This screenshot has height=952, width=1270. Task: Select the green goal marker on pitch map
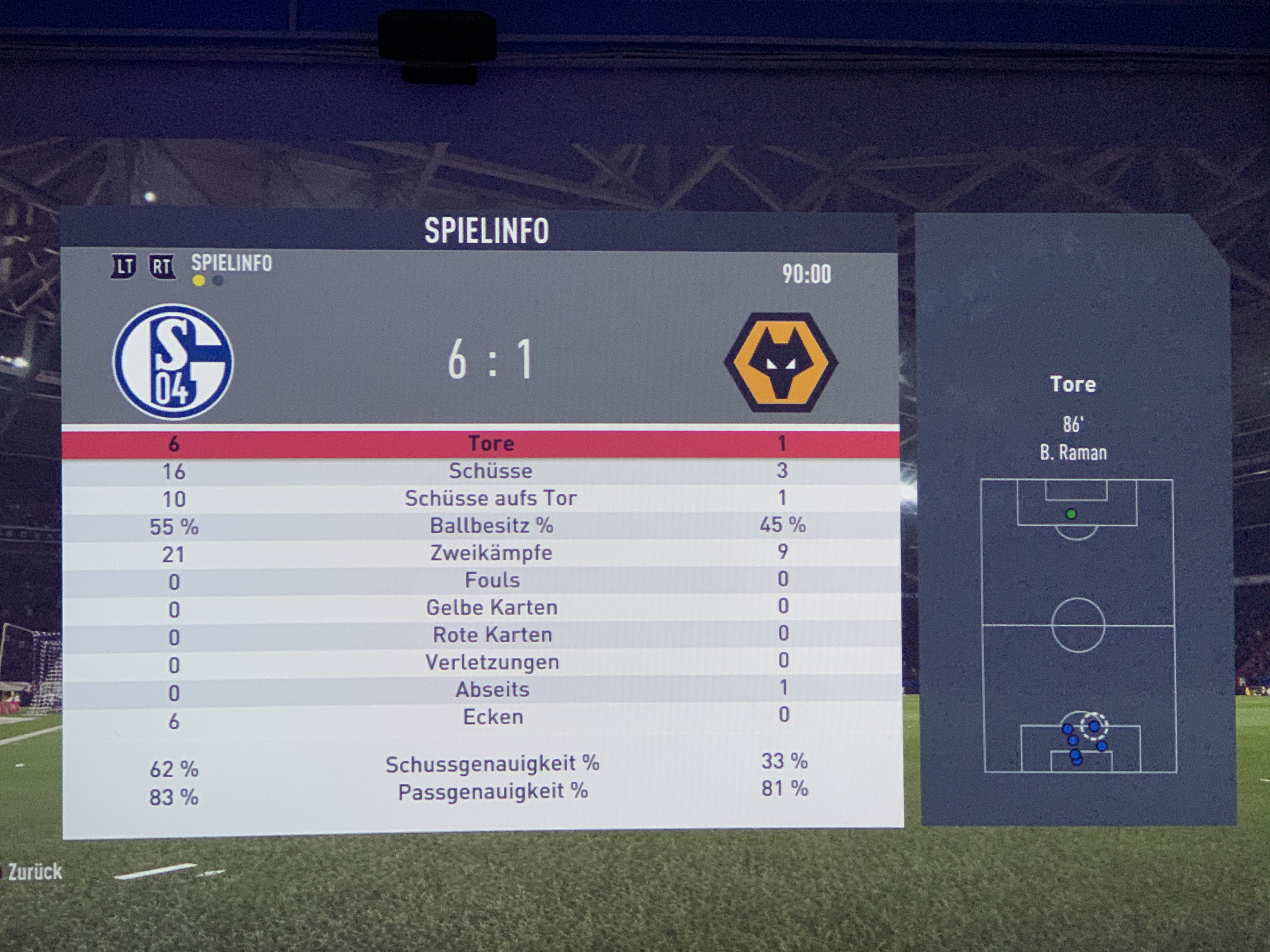(x=1070, y=514)
